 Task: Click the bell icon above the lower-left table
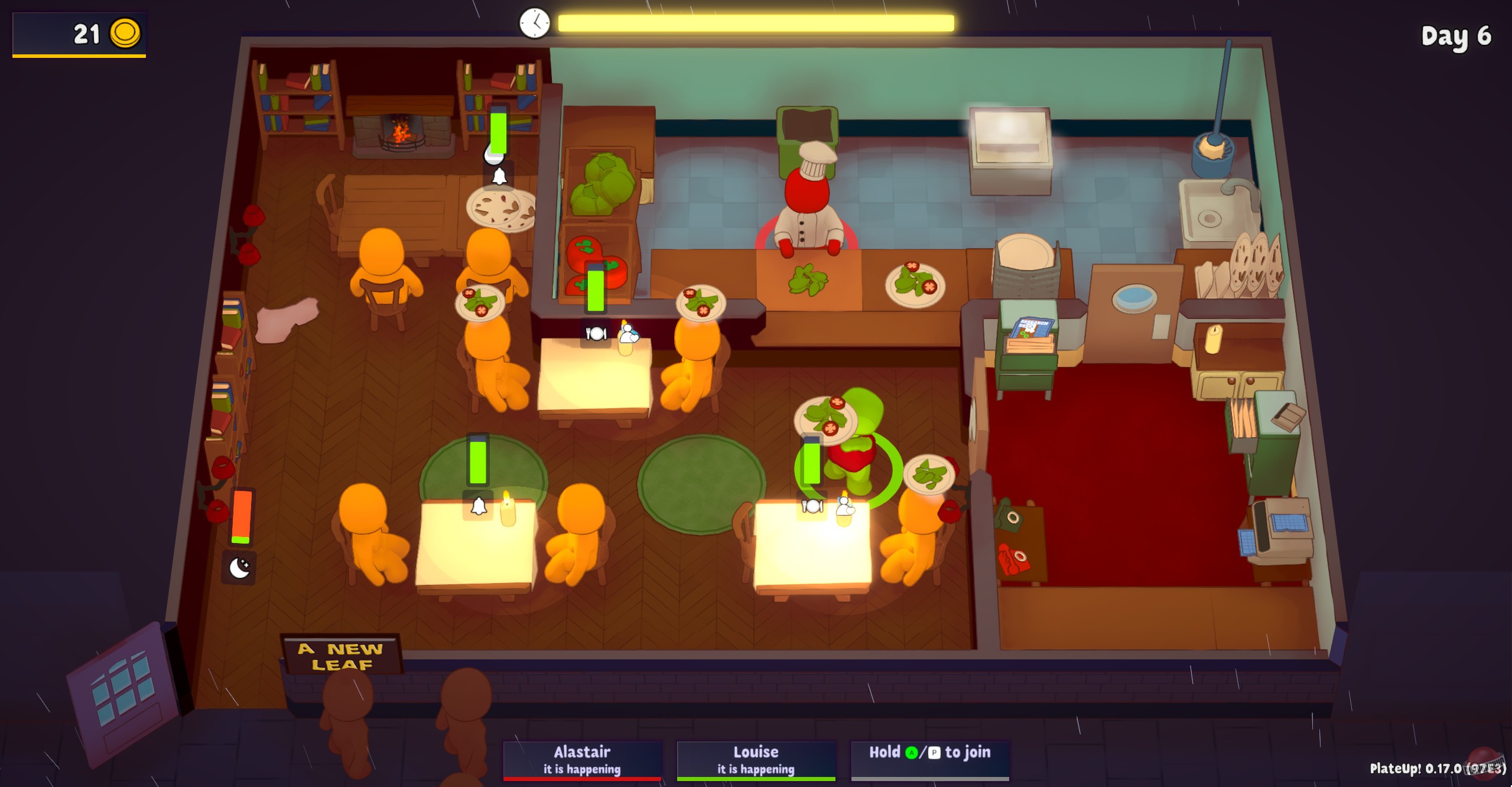coord(479,505)
